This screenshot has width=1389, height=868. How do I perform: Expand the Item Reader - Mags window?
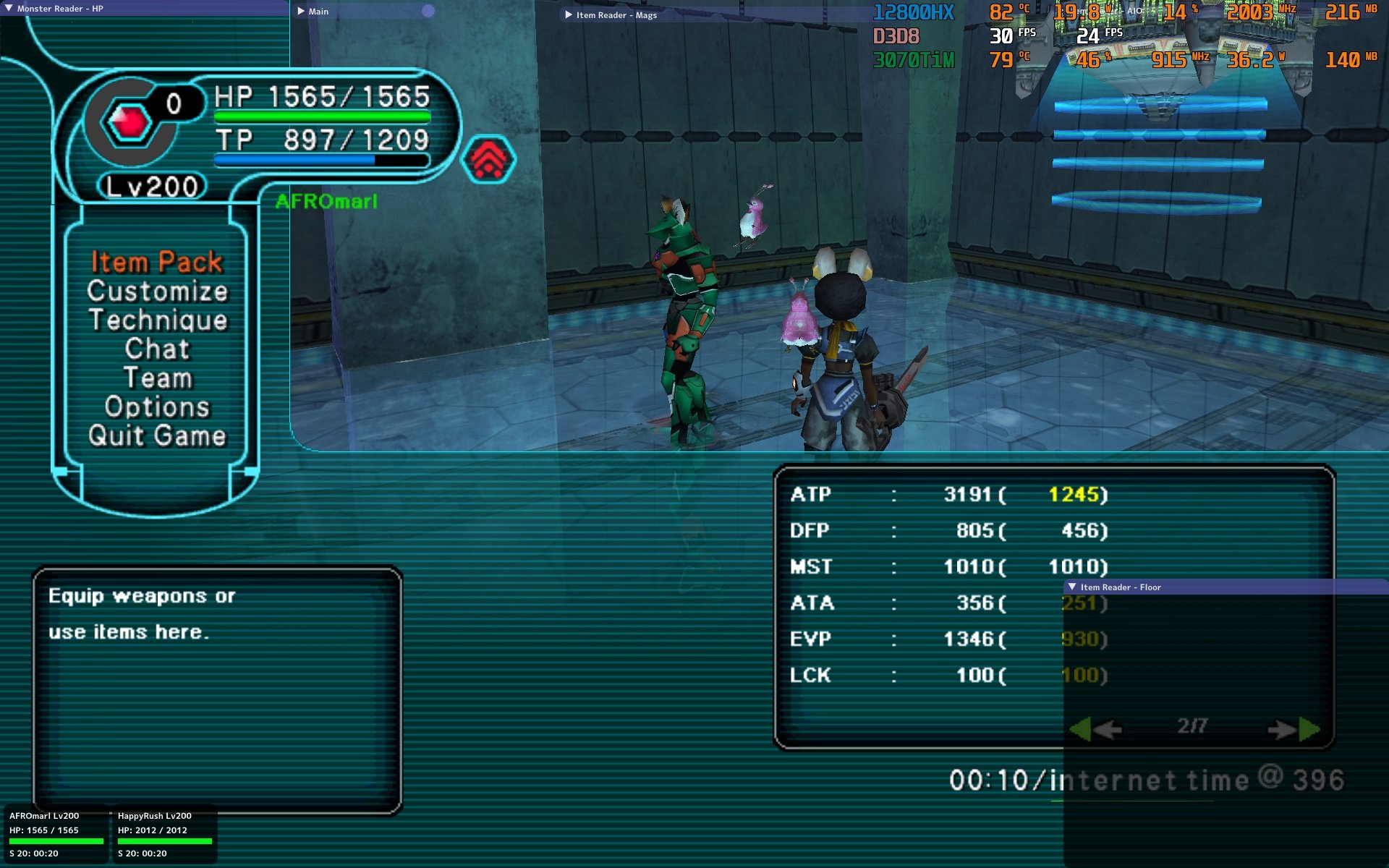(x=569, y=14)
